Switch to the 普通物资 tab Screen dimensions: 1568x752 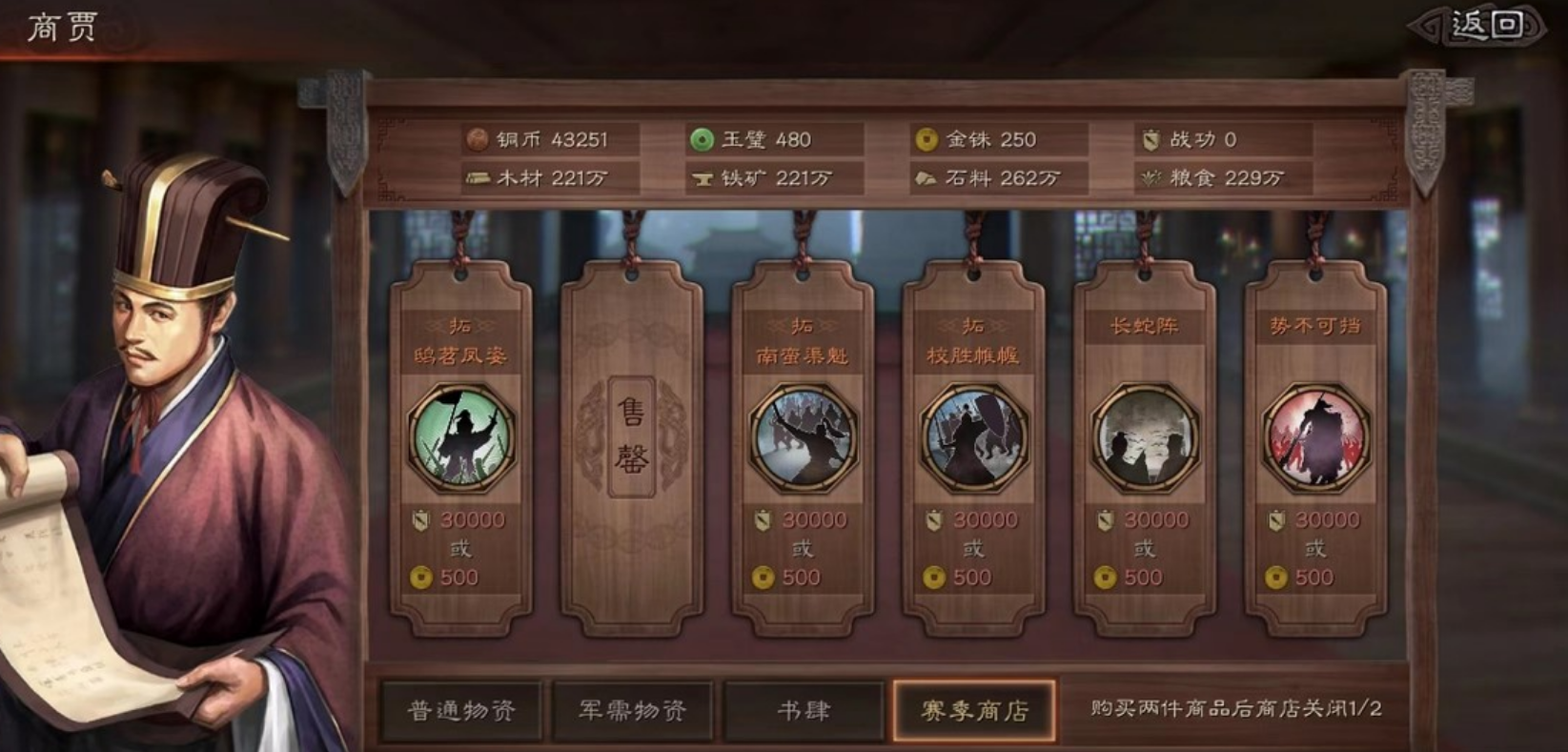(x=461, y=710)
